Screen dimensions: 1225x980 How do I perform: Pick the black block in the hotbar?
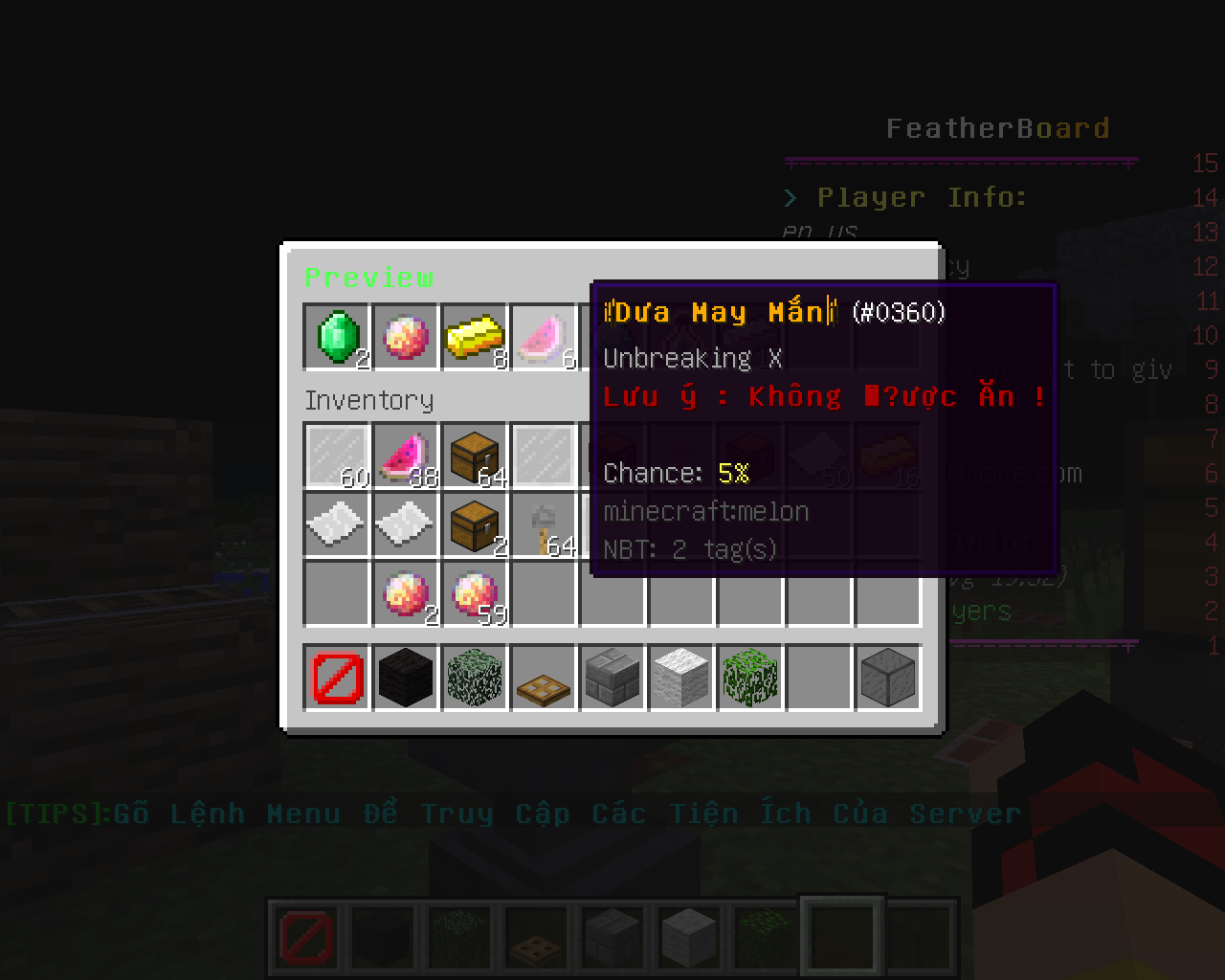coord(406,678)
